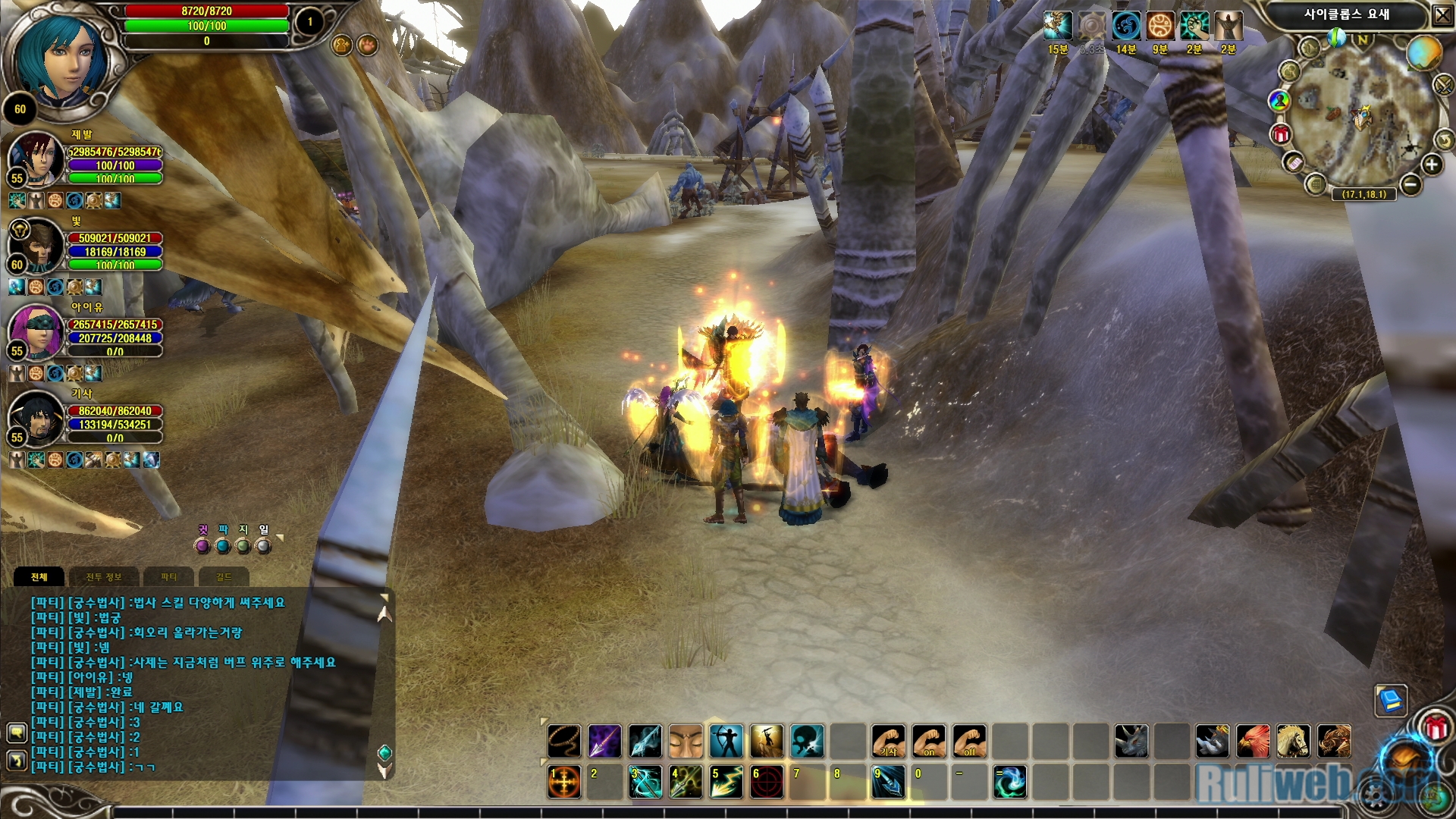Click the rainbow character icon by minimap
The image size is (1456, 819).
point(1279,100)
